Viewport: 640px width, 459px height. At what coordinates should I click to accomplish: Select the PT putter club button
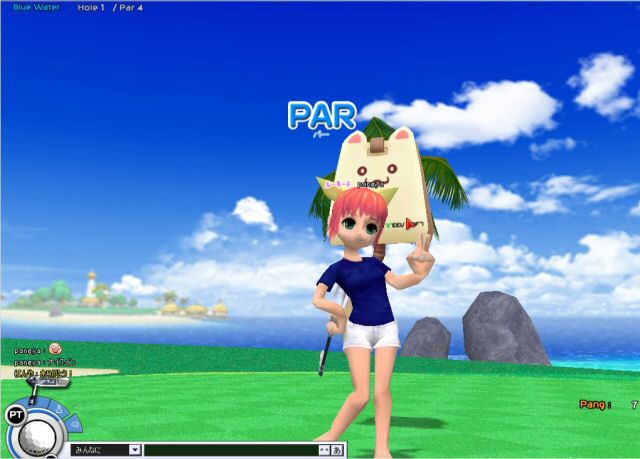[x=15, y=413]
